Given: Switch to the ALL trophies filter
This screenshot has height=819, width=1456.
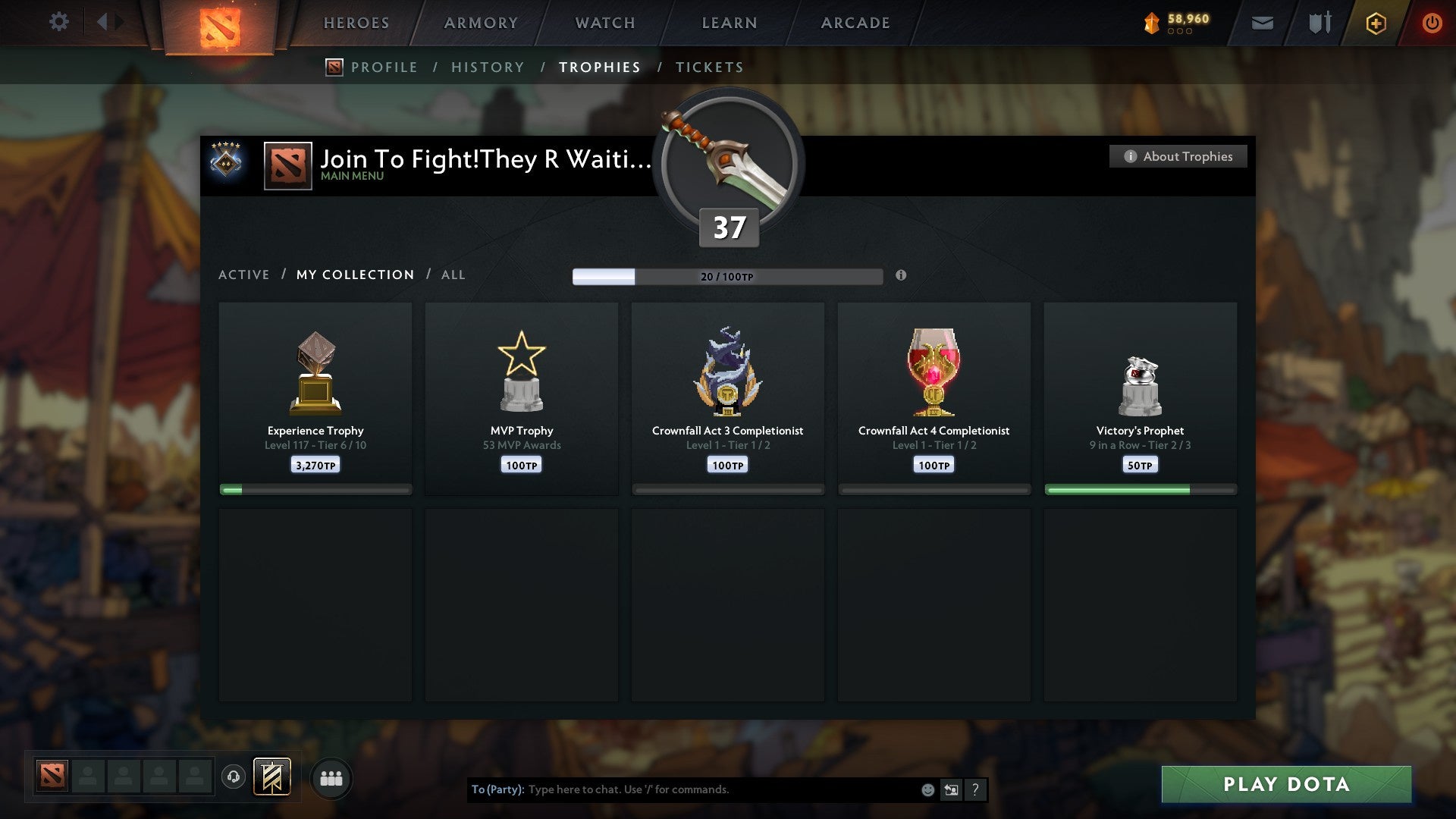Looking at the screenshot, I should (453, 275).
